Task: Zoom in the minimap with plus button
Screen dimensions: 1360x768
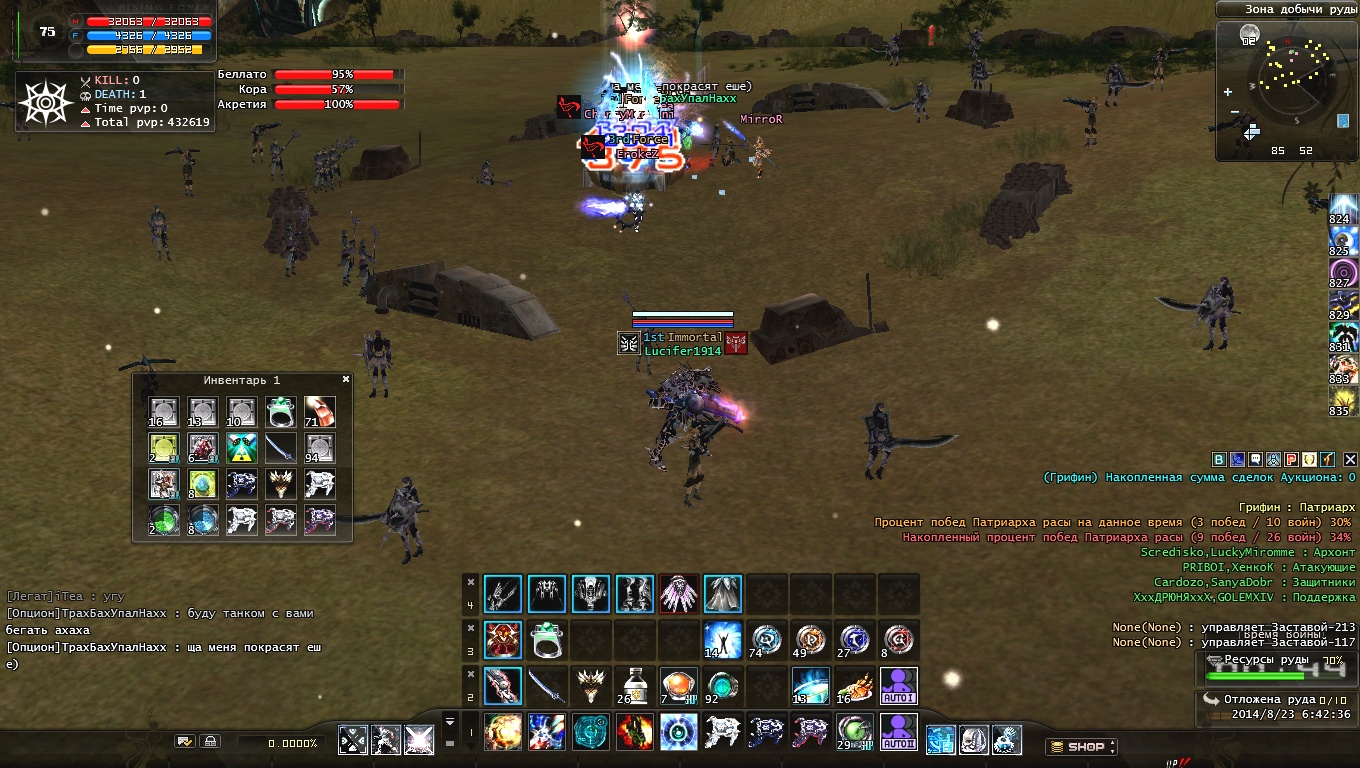Action: click(1228, 92)
